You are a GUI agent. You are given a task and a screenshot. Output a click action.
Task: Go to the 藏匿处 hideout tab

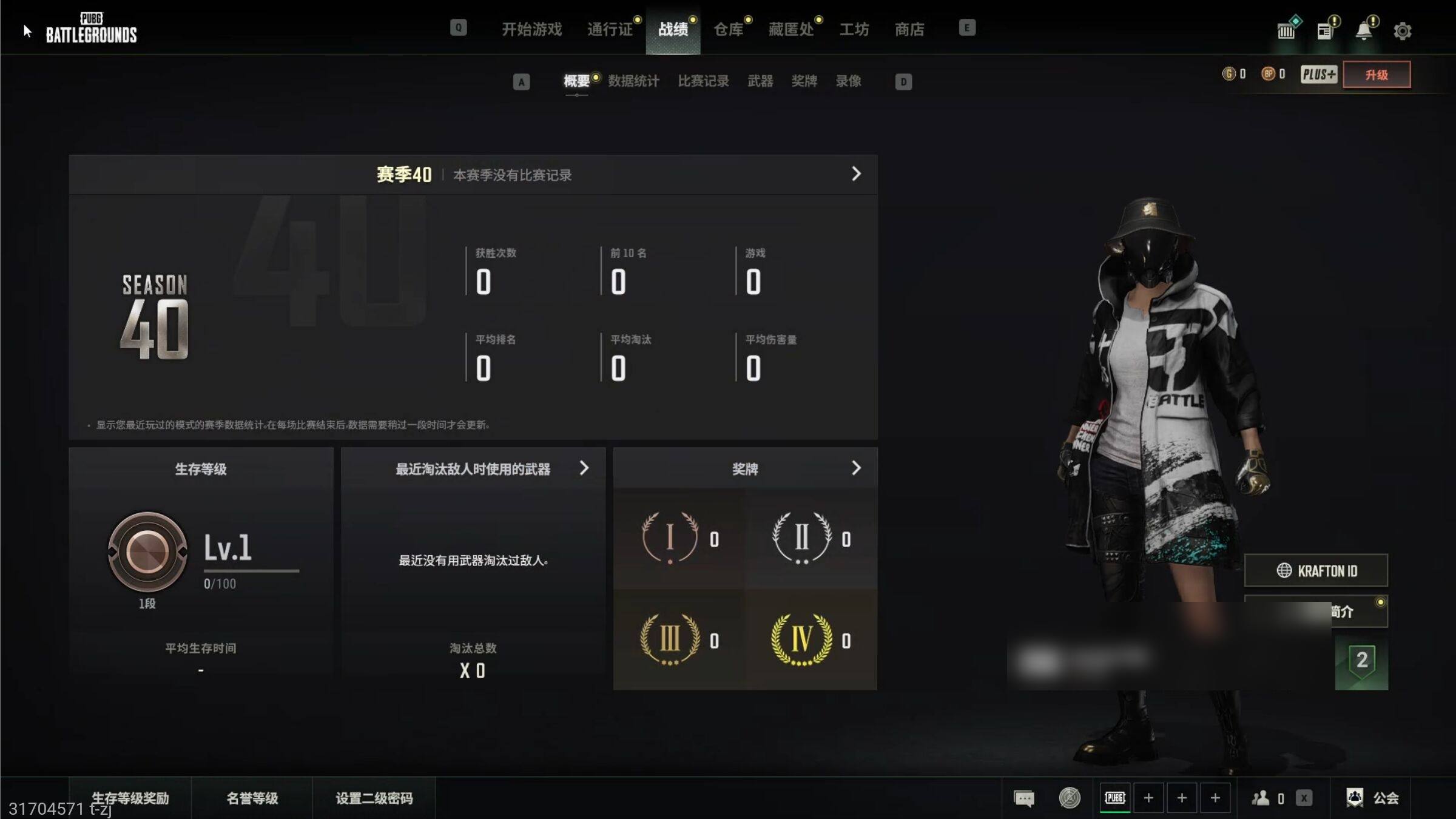(791, 29)
